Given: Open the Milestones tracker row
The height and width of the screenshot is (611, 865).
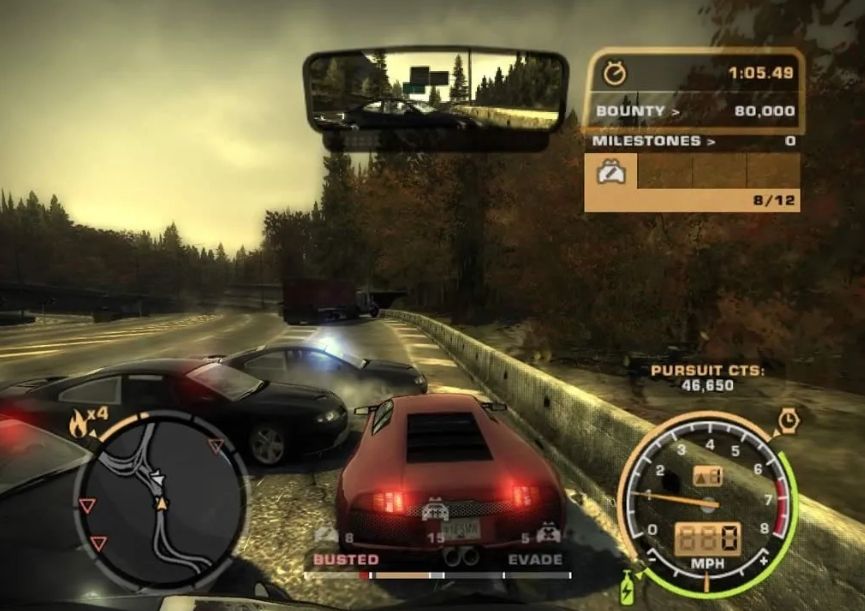Looking at the screenshot, I should [x=694, y=142].
